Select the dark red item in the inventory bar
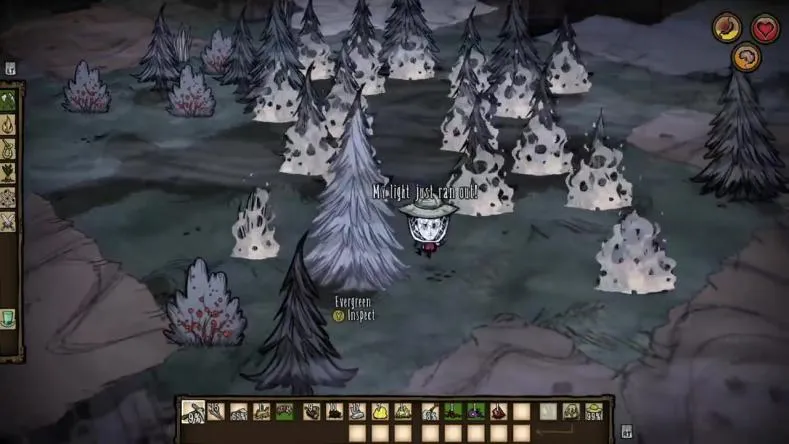The image size is (789, 444). pos(498,411)
